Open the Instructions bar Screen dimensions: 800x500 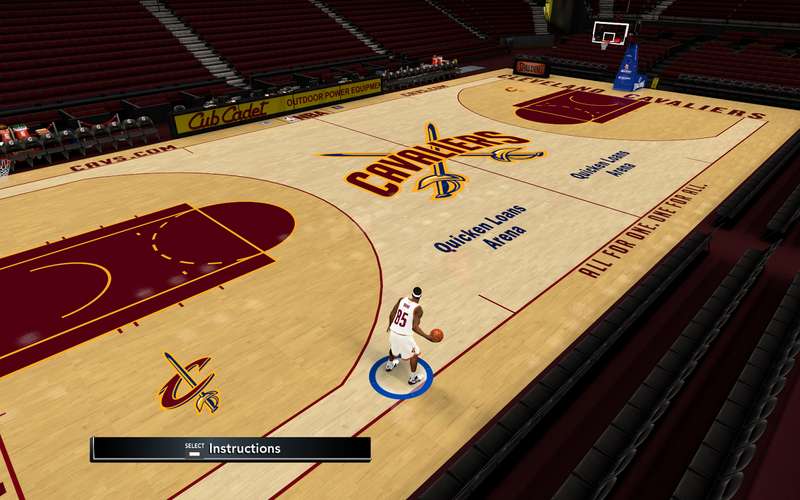(x=231, y=449)
